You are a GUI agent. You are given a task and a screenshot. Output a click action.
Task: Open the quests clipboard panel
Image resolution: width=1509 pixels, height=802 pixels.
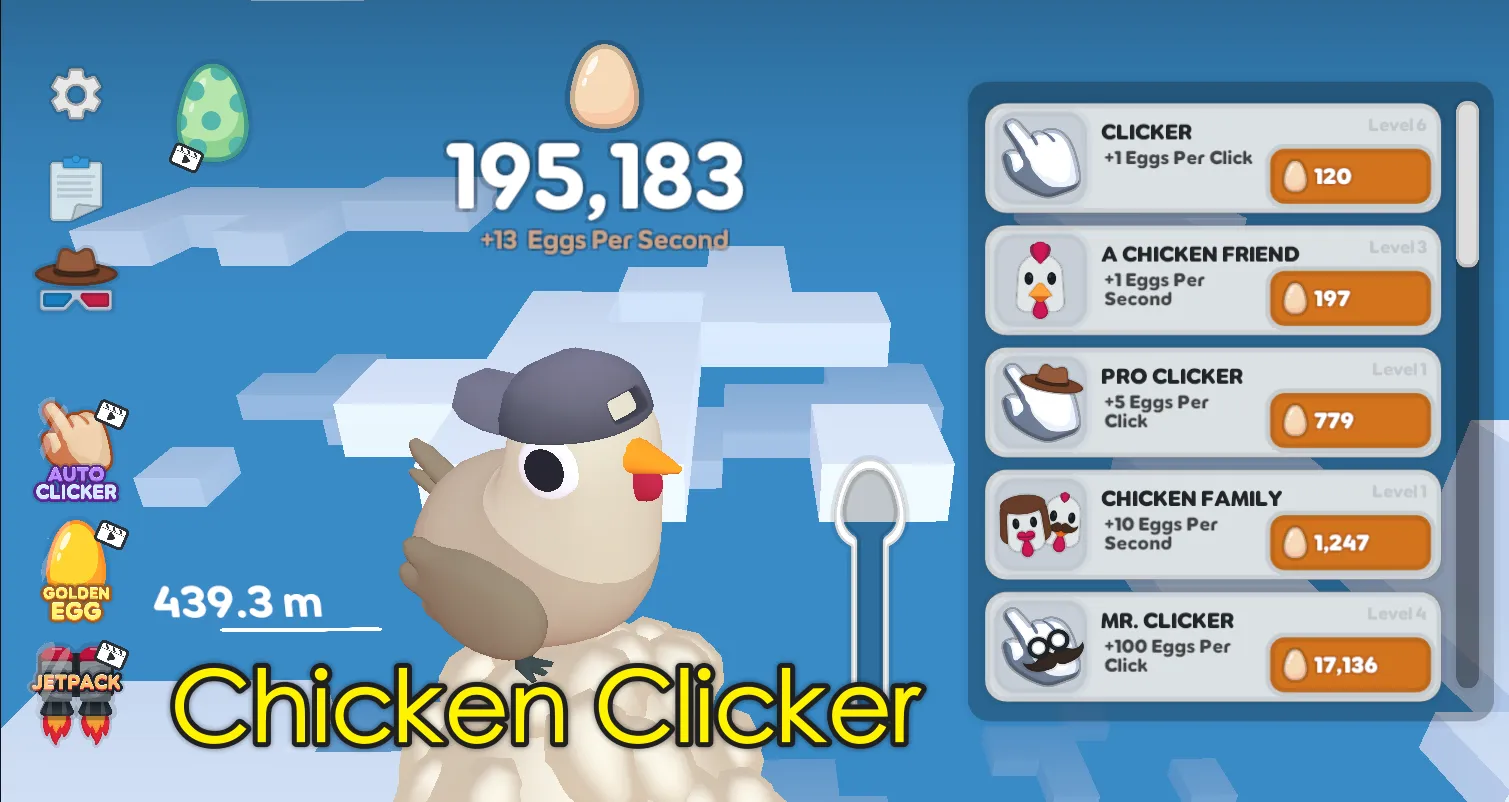click(78, 186)
